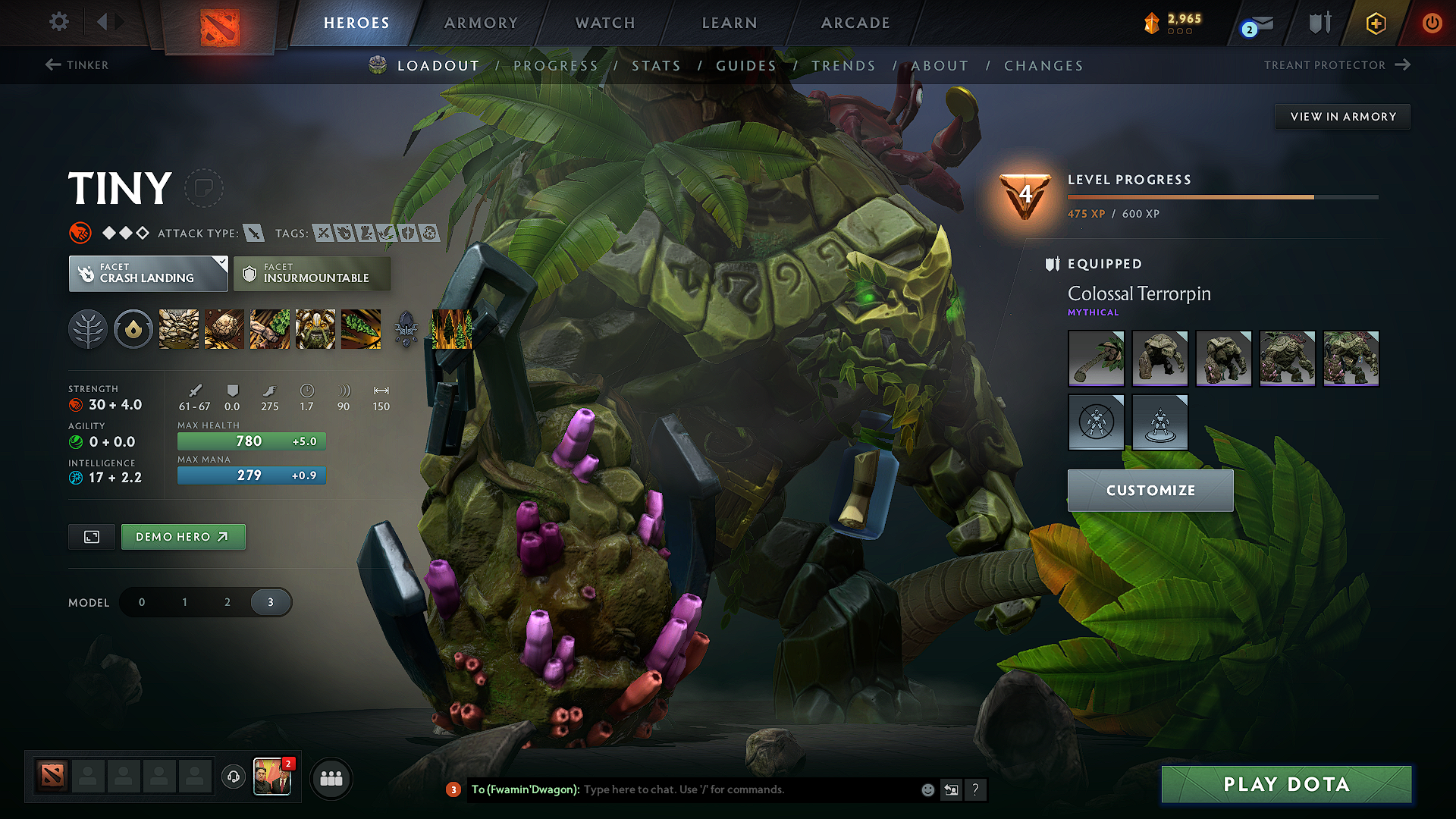
Task: Select Tiny's innate ability leaf icon
Action: (88, 328)
